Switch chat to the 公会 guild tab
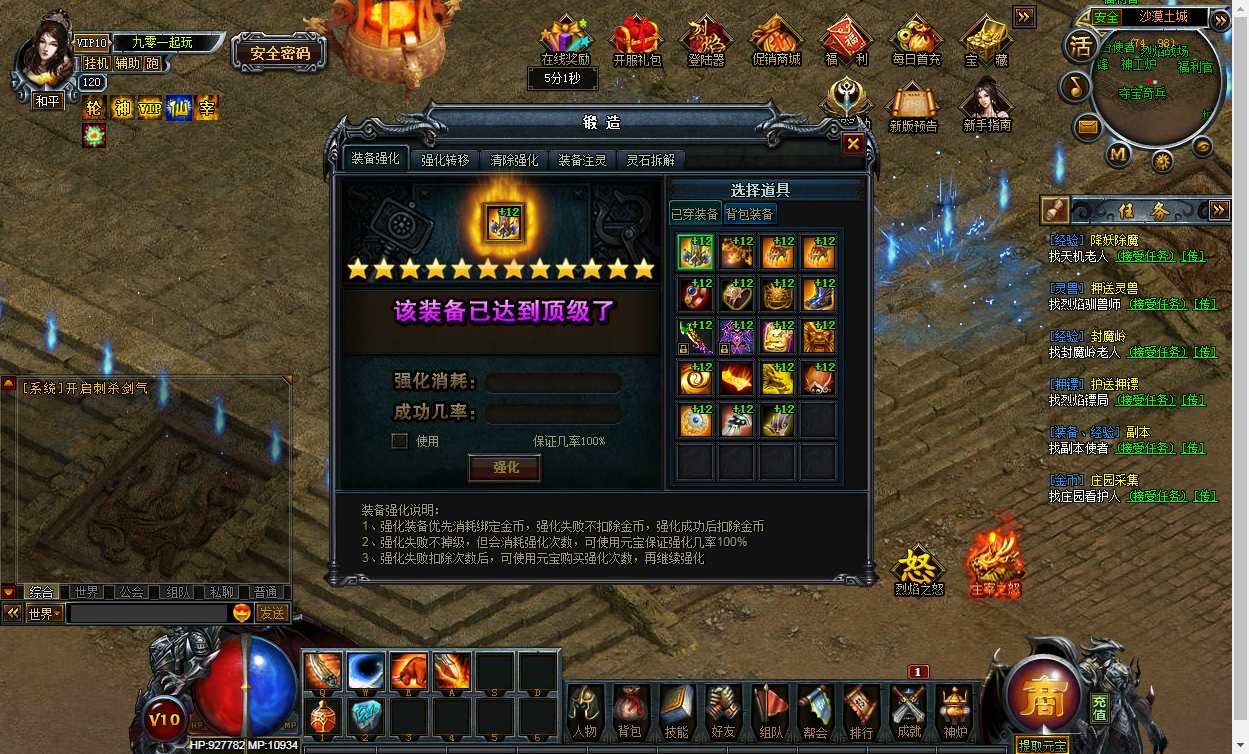 [x=131, y=592]
